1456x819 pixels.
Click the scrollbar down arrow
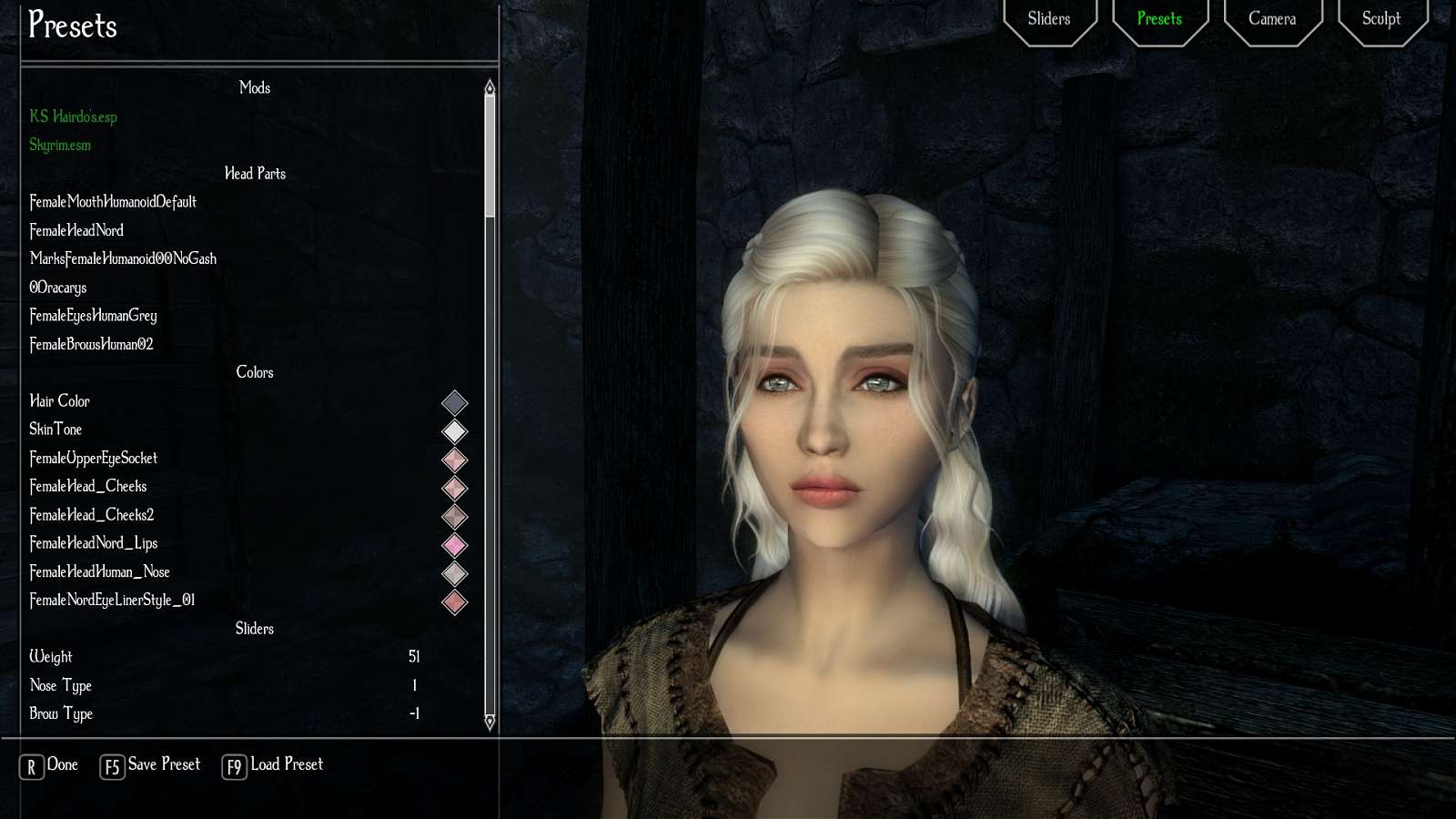(489, 723)
